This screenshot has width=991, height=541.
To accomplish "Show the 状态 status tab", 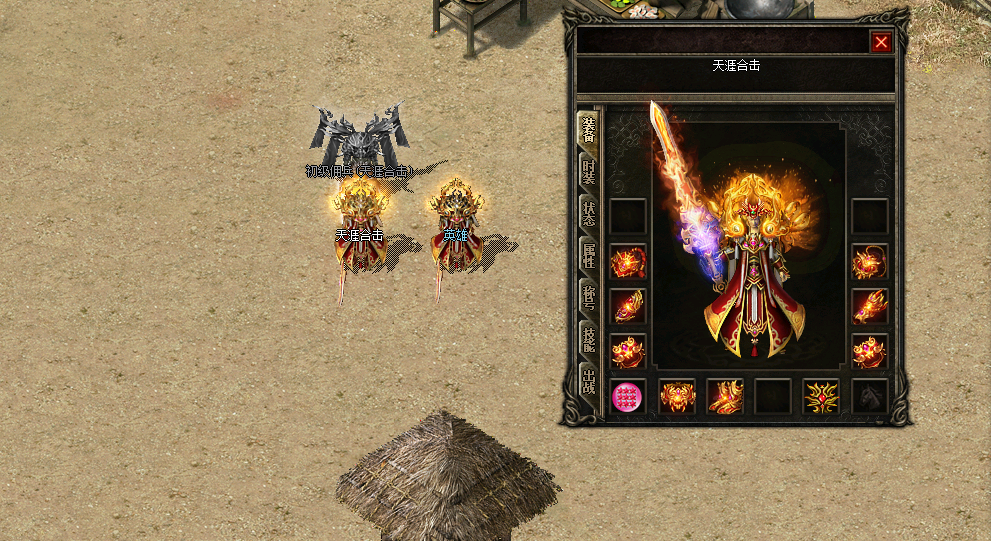I will tap(588, 214).
